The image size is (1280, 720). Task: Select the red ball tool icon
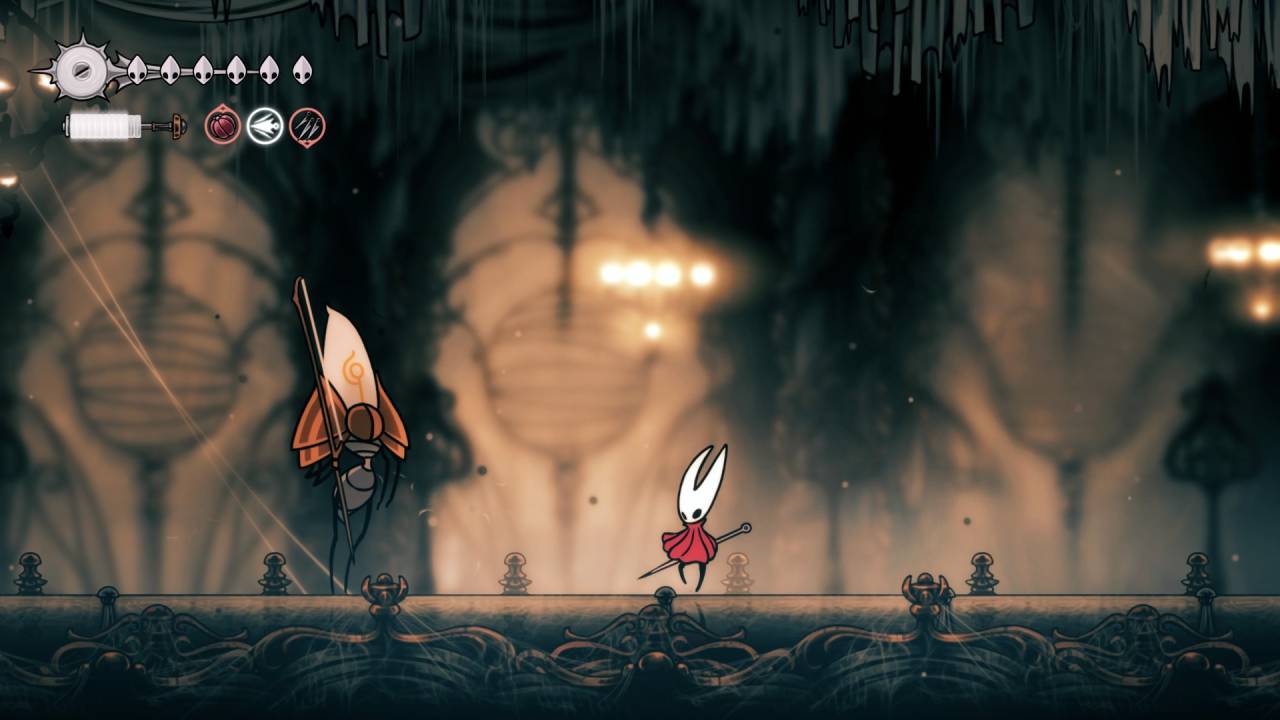tap(222, 127)
